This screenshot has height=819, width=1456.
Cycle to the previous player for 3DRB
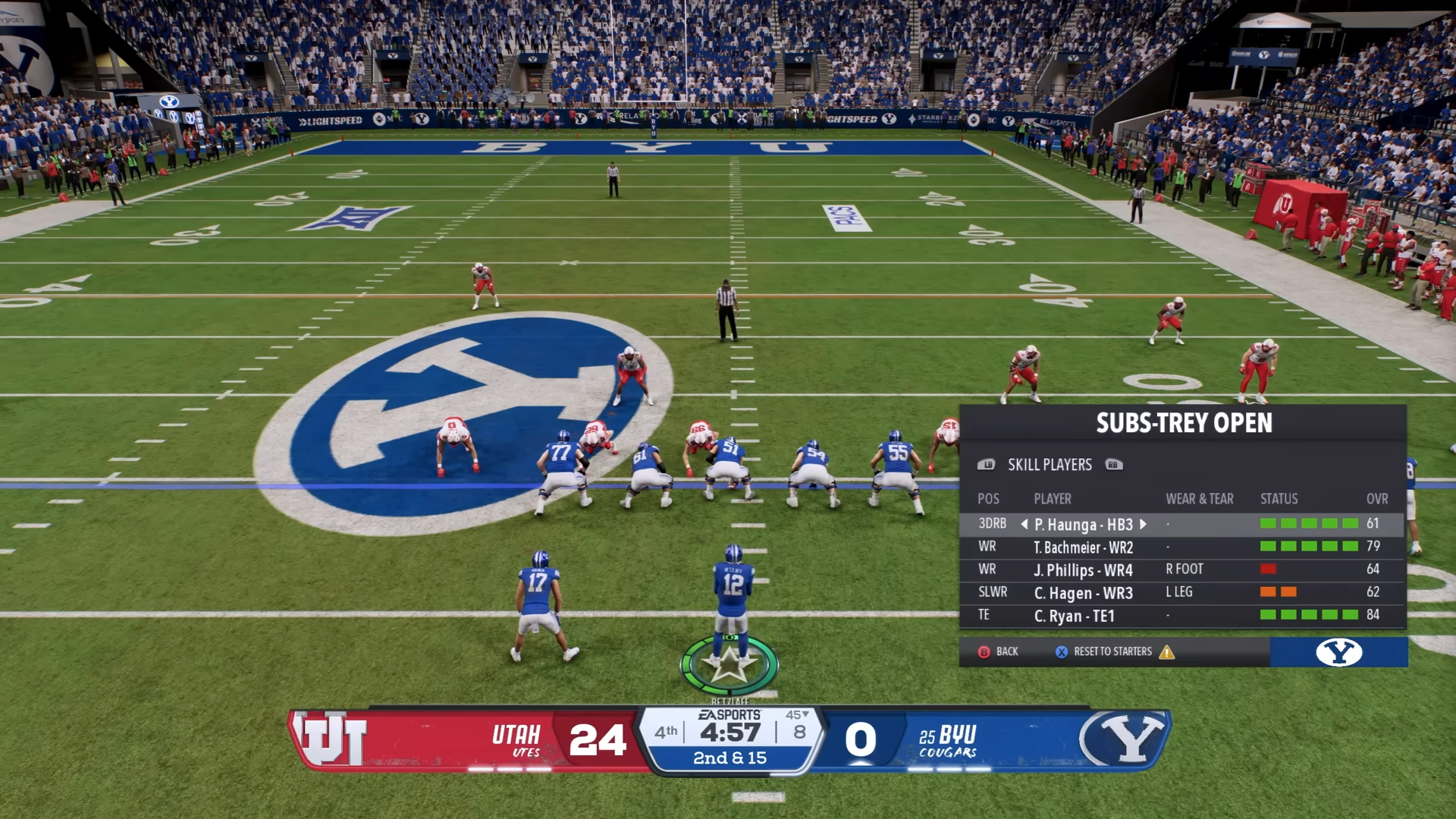(x=1025, y=524)
